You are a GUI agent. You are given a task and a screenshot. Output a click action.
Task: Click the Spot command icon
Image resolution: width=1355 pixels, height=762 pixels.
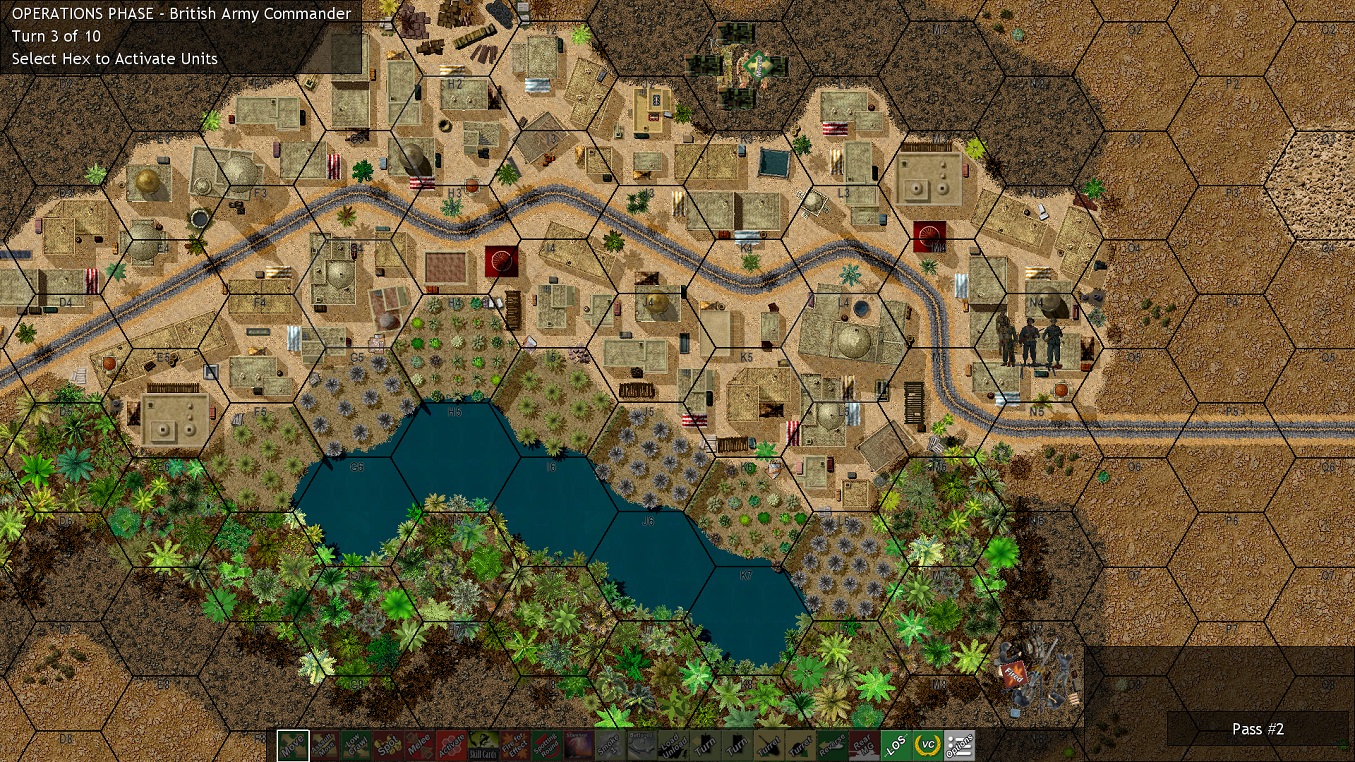click(x=386, y=745)
